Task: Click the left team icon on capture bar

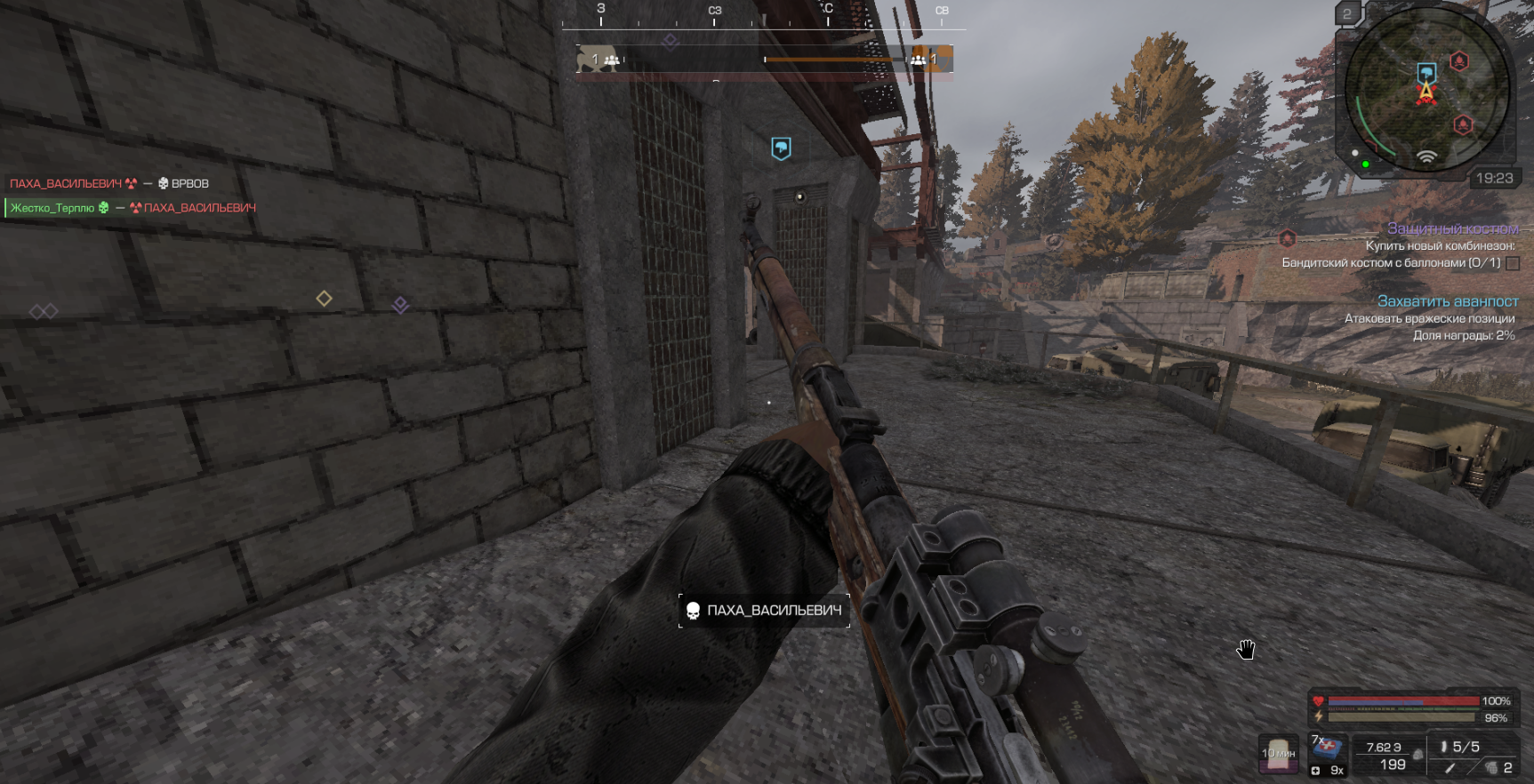Action: point(612,60)
